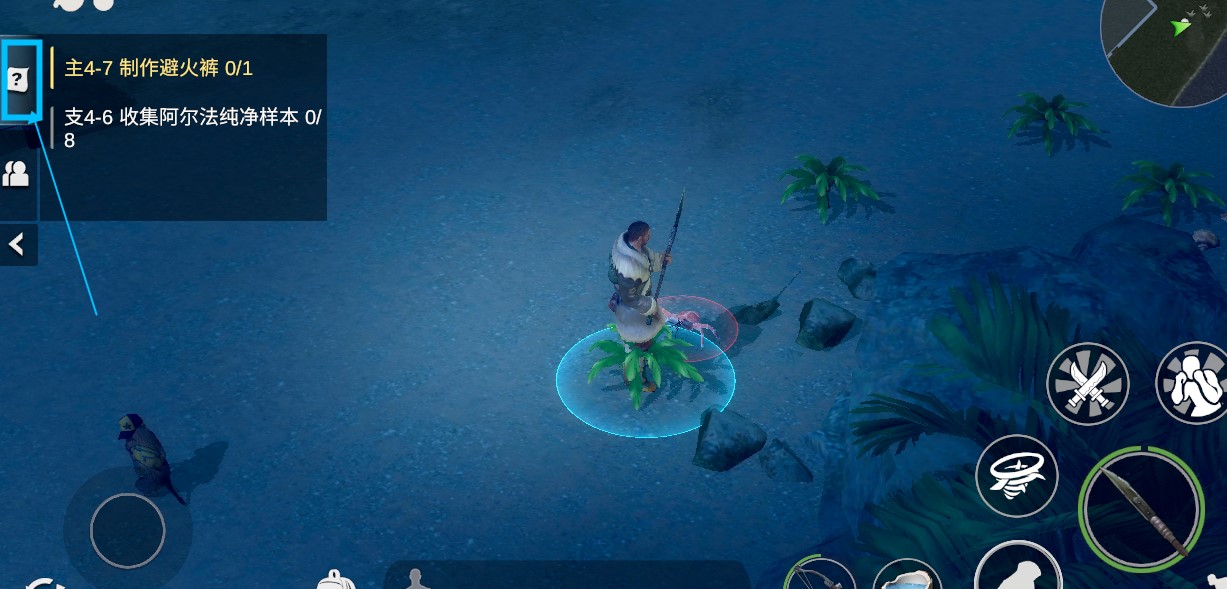Switch to the bow weapon slot
Viewport: 1227px width, 589px height.
(820, 575)
